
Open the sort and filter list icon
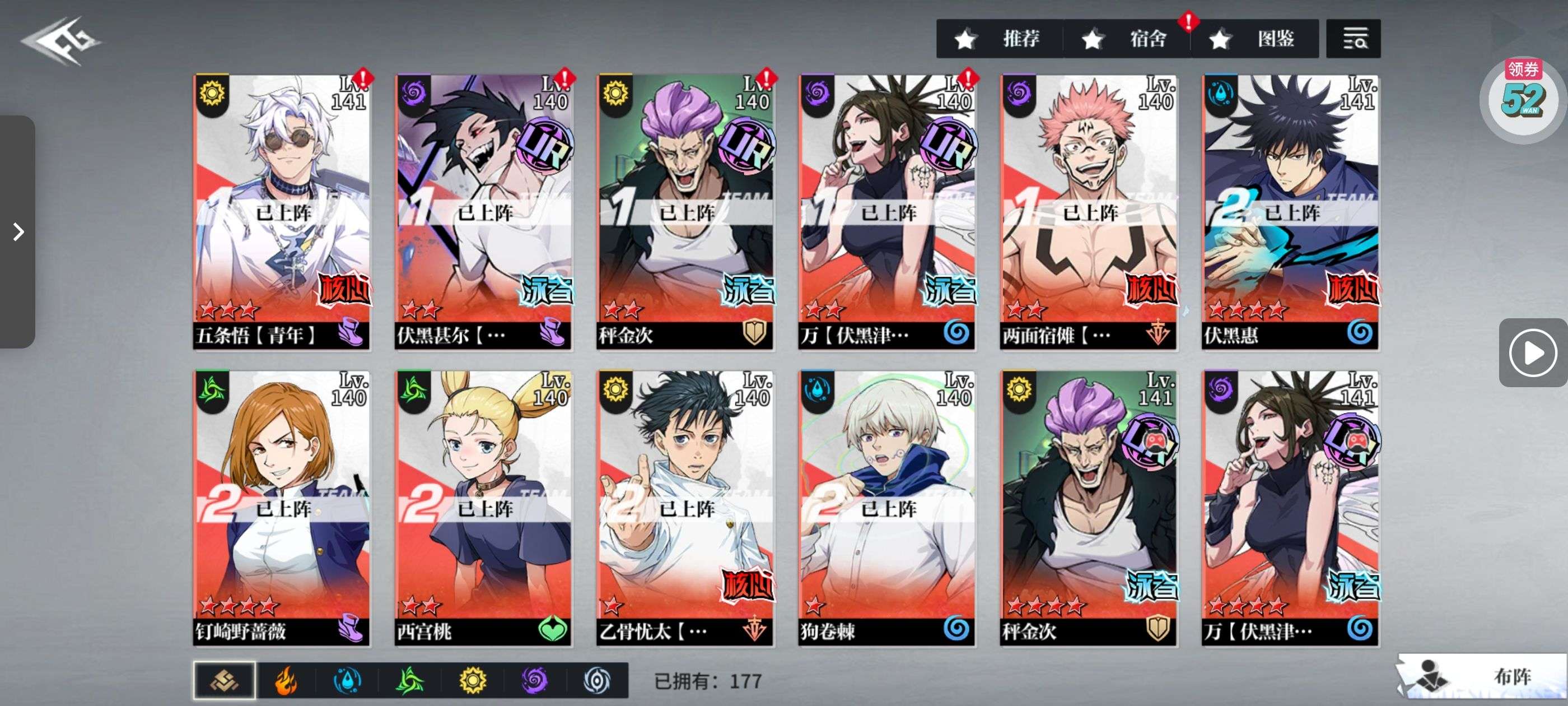tap(1353, 39)
